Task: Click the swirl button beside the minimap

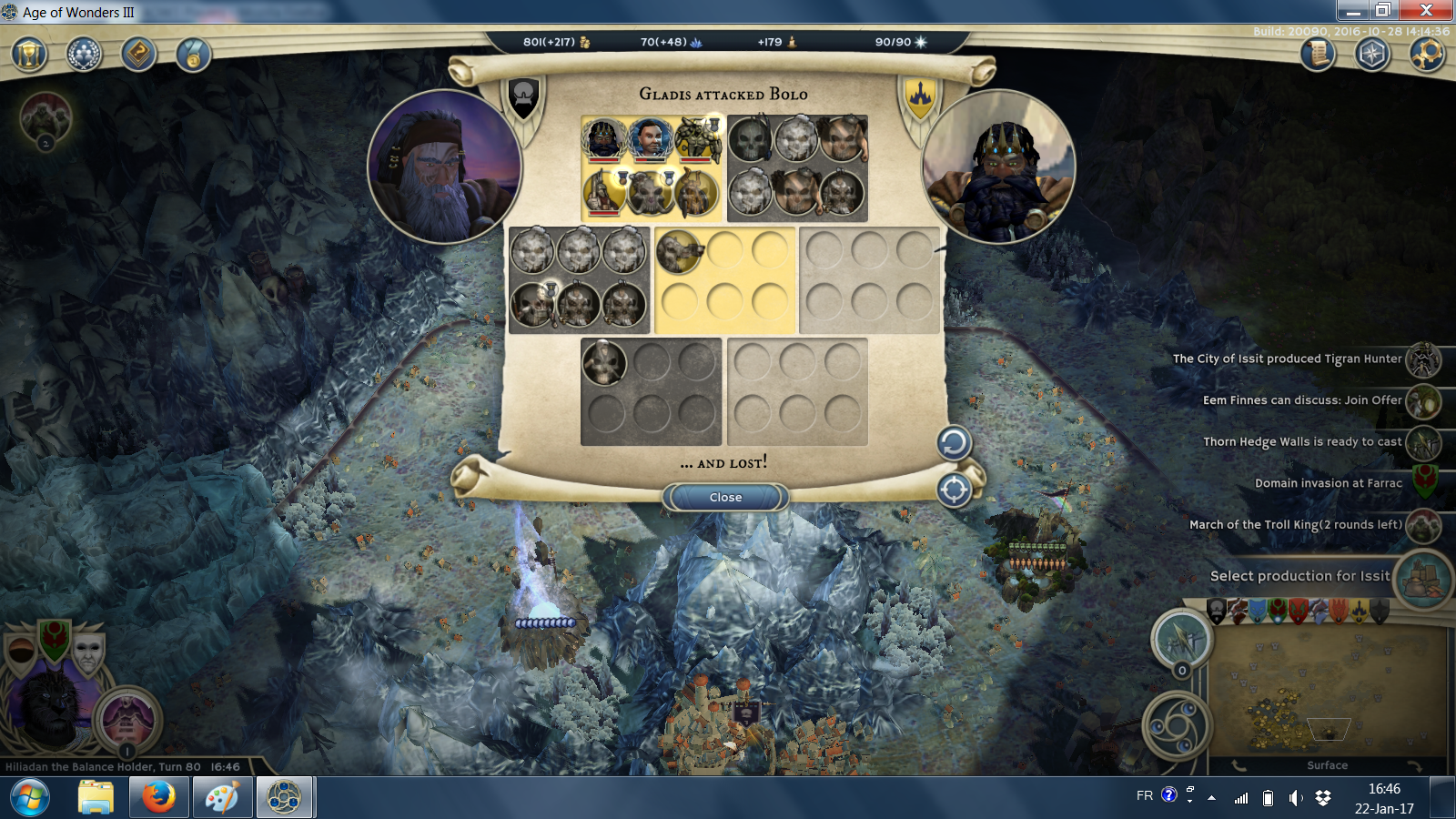Action: 1176,725
